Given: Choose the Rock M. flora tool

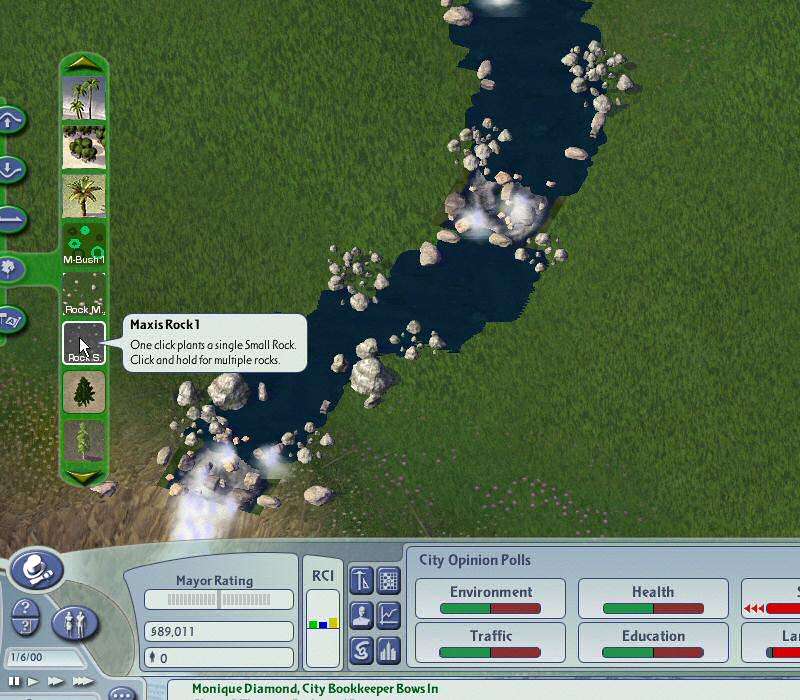Looking at the screenshot, I should (x=84, y=294).
